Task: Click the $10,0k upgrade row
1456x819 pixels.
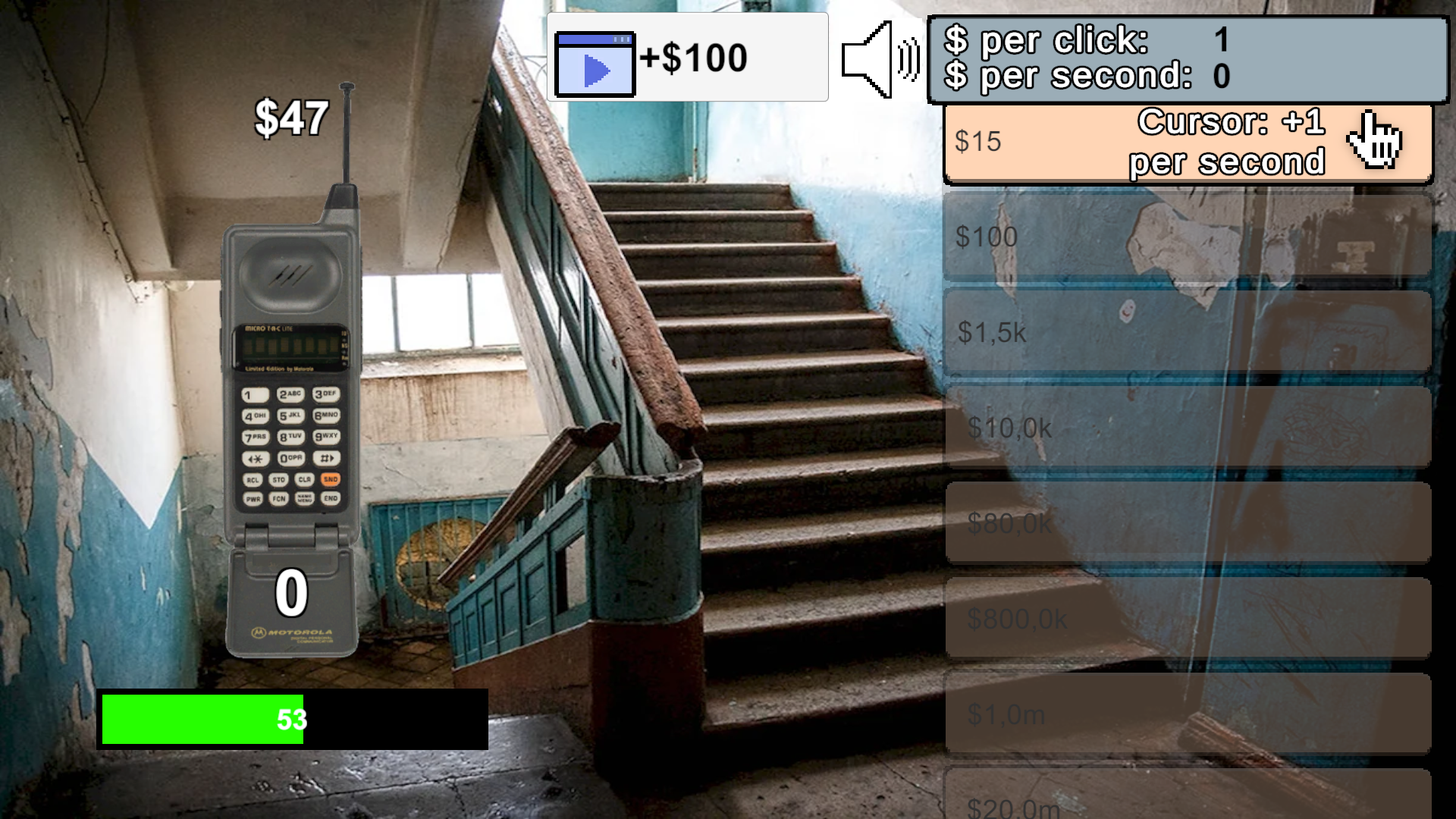Action: 1187,428
